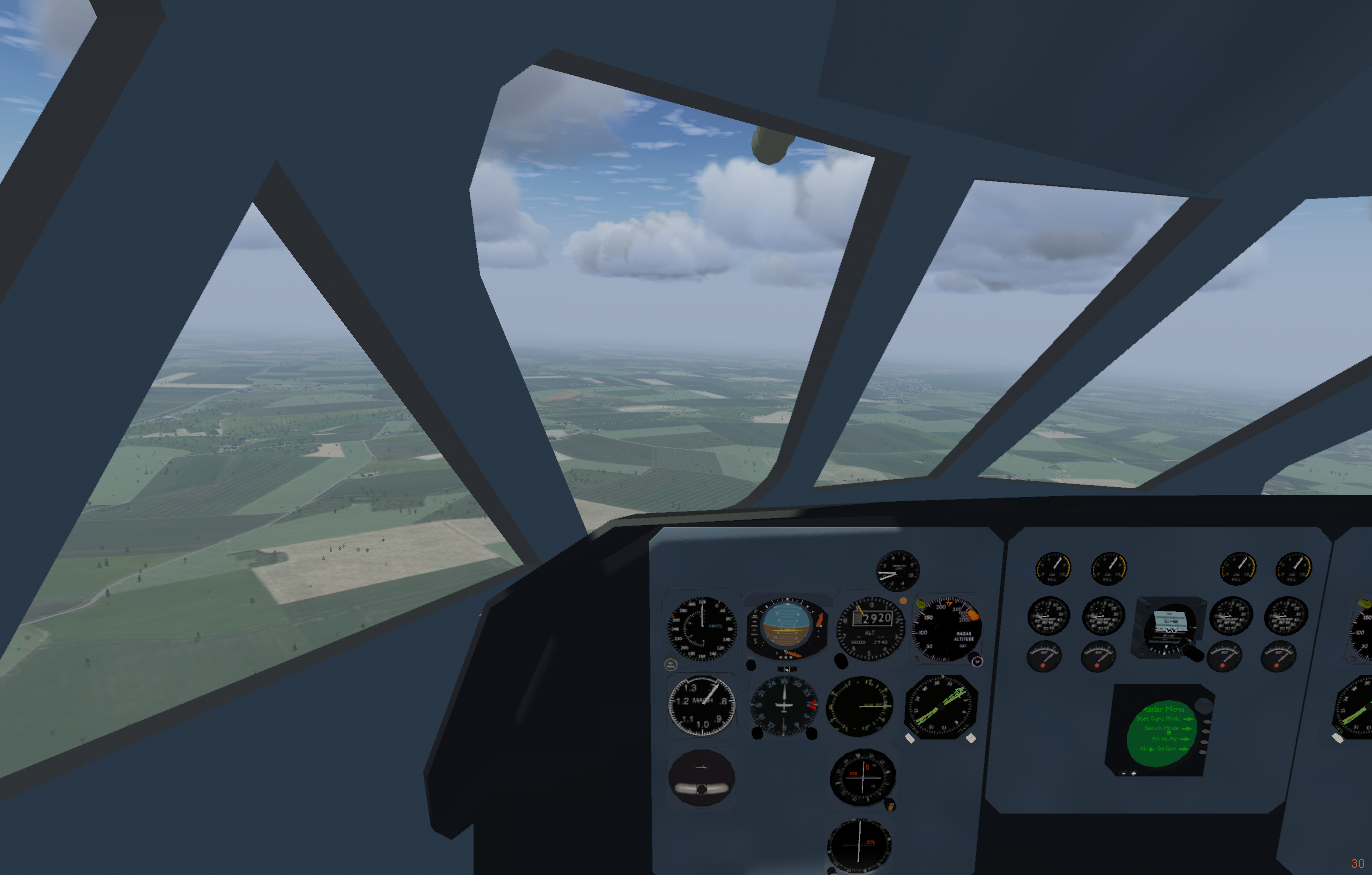Choose Search Mode on the radar display

(1206, 731)
